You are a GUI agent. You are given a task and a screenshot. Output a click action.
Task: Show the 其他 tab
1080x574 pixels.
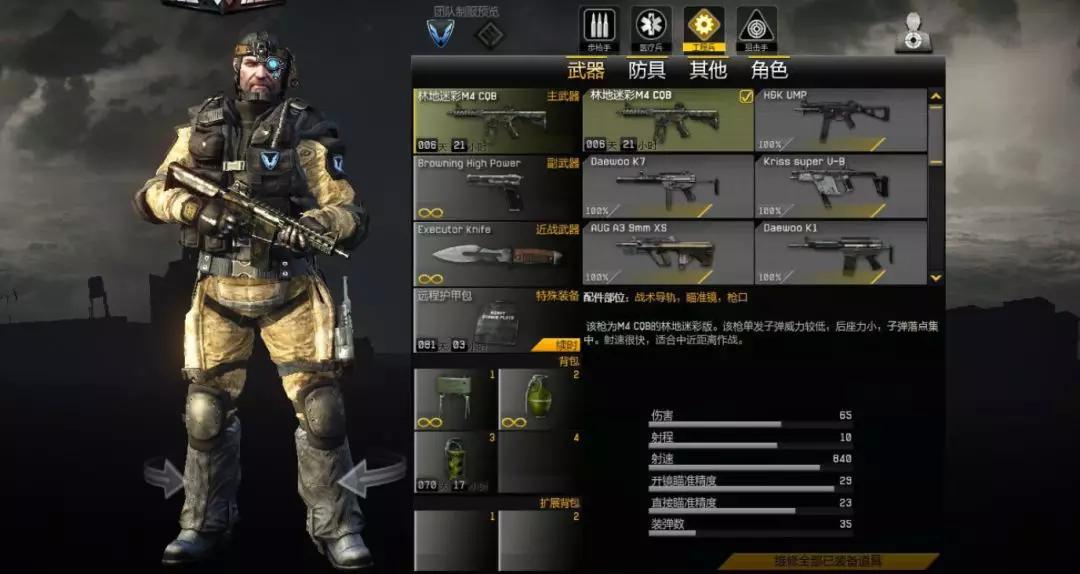click(x=708, y=70)
